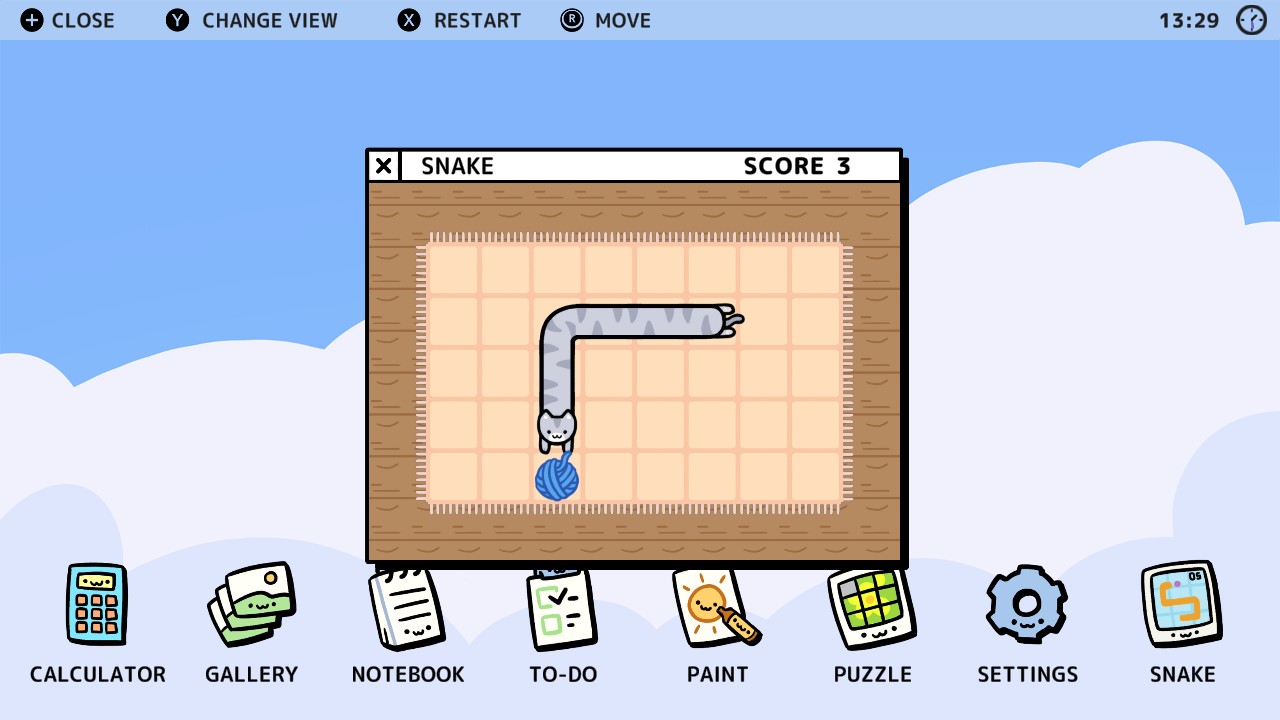Launch the Snake app from the dock
The height and width of the screenshot is (720, 1280).
1182,605
